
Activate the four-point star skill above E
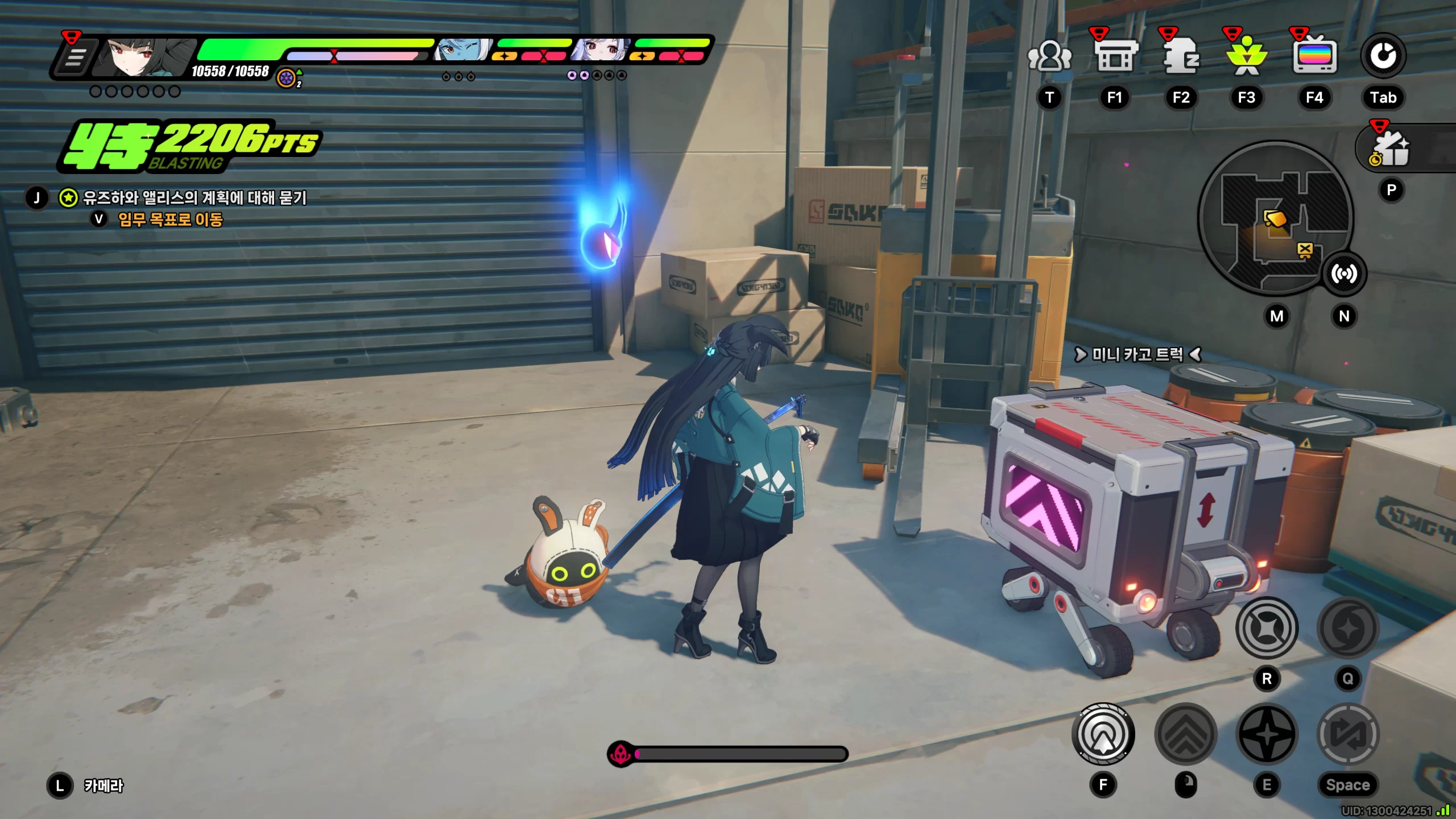(1267, 734)
